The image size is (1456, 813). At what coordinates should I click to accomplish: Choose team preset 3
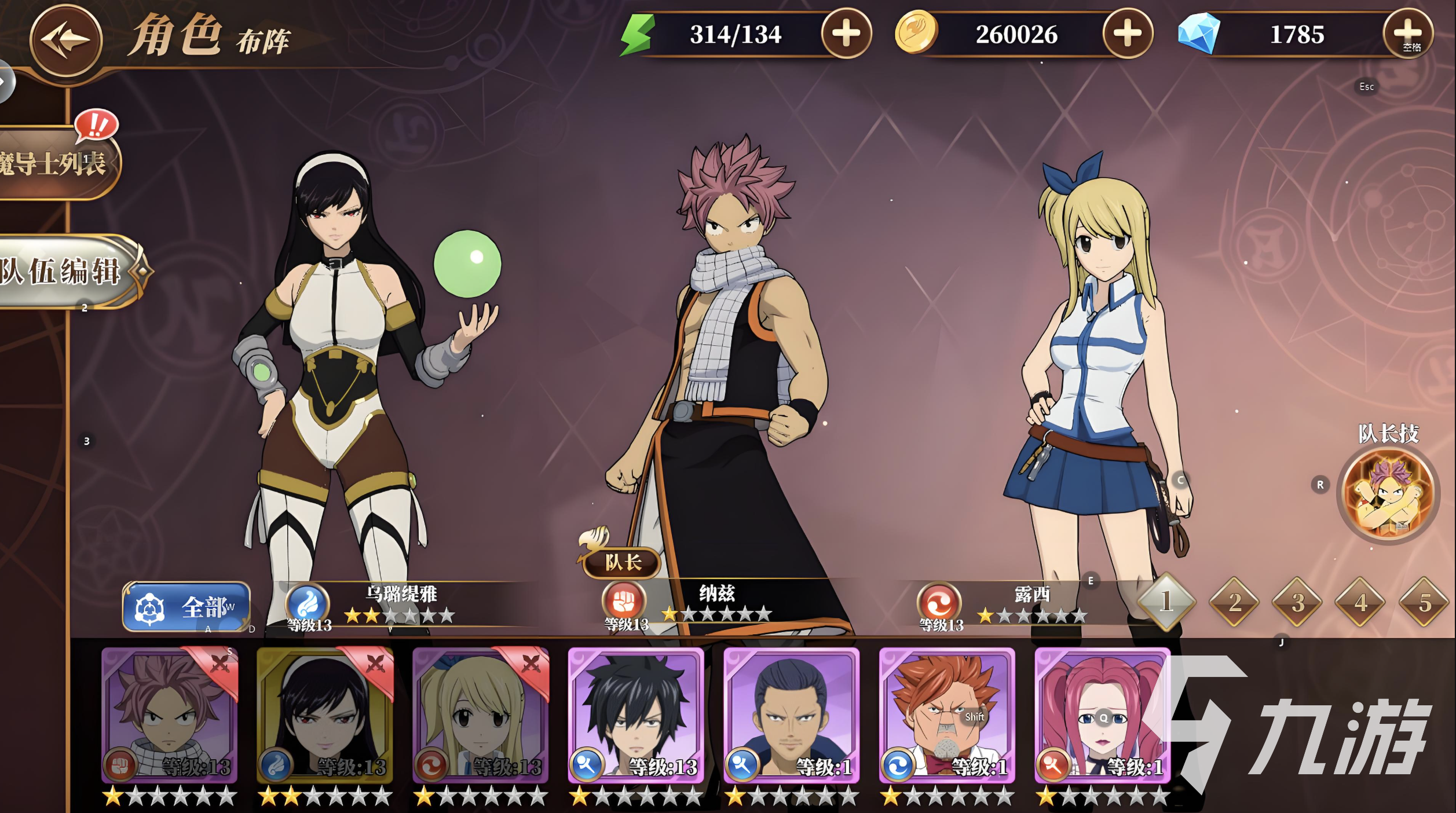(x=1297, y=602)
